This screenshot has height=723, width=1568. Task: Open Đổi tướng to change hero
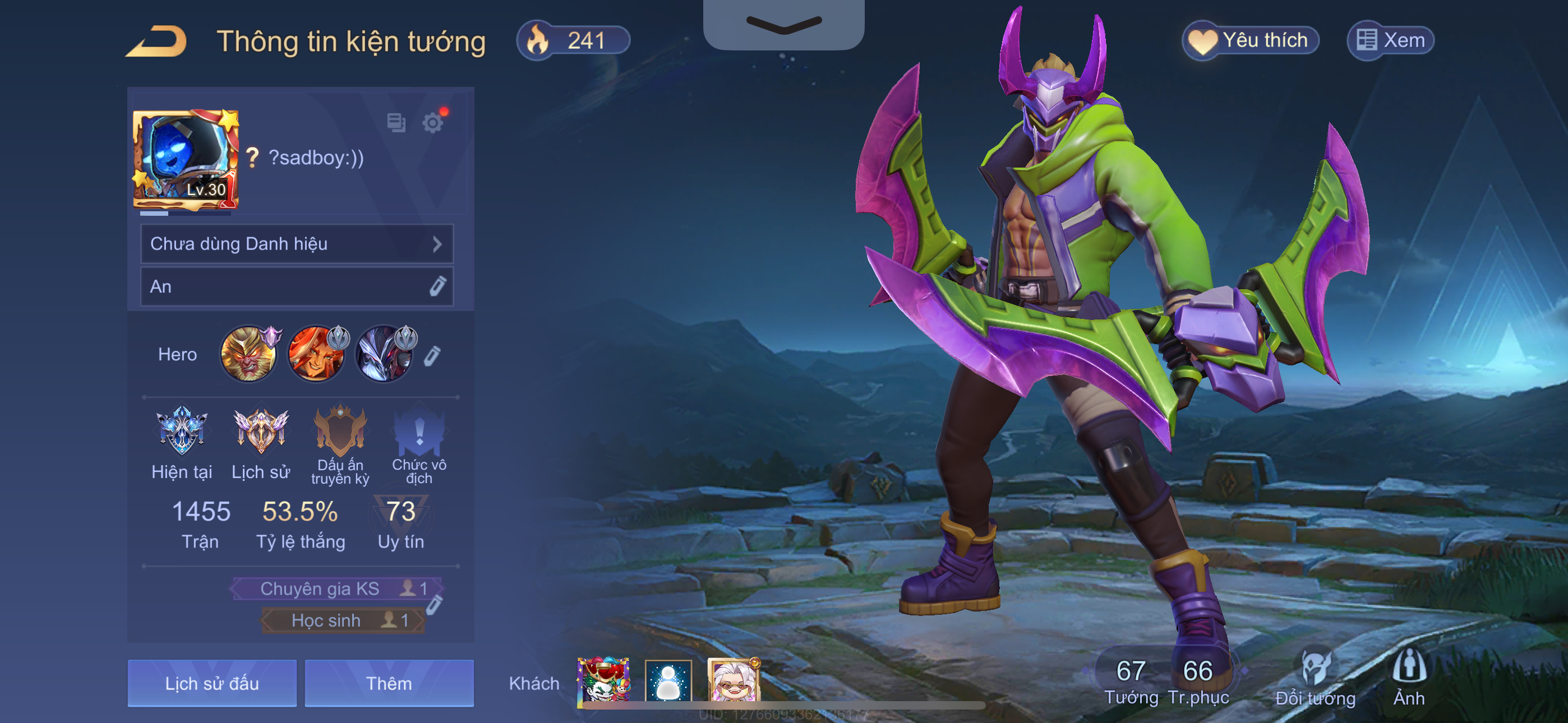1315,675
